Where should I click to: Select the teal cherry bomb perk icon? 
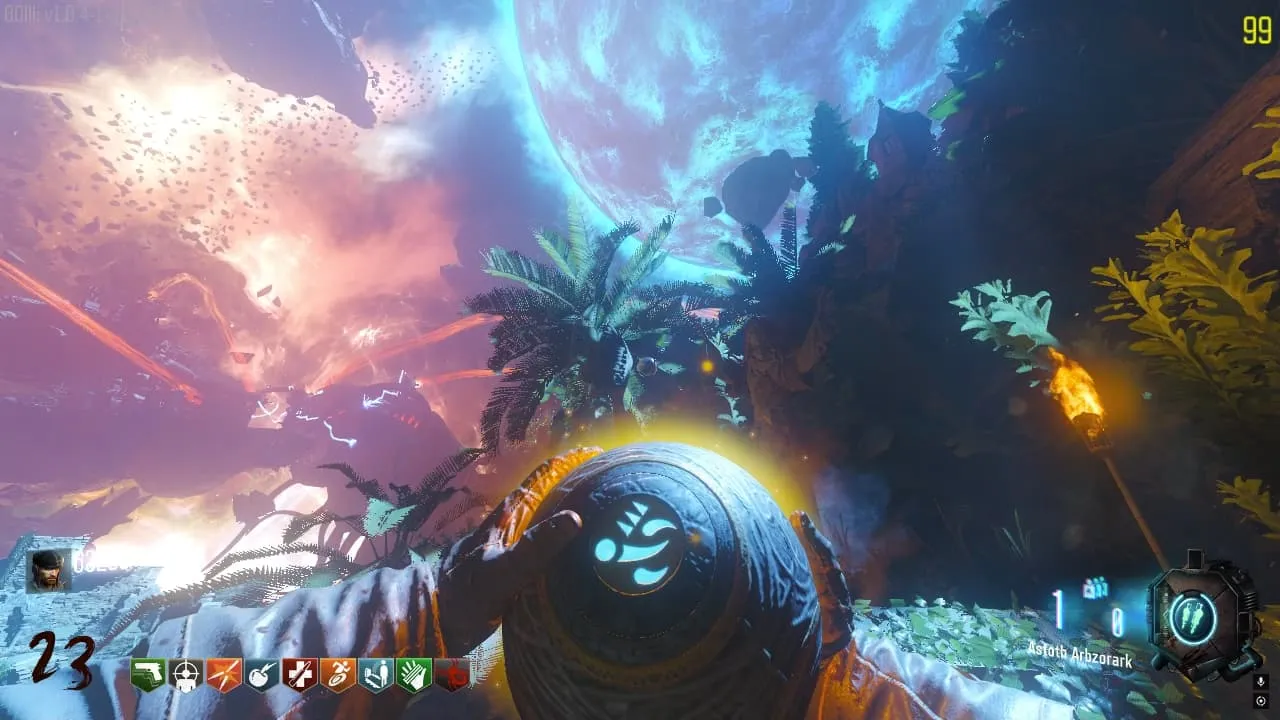click(x=262, y=675)
